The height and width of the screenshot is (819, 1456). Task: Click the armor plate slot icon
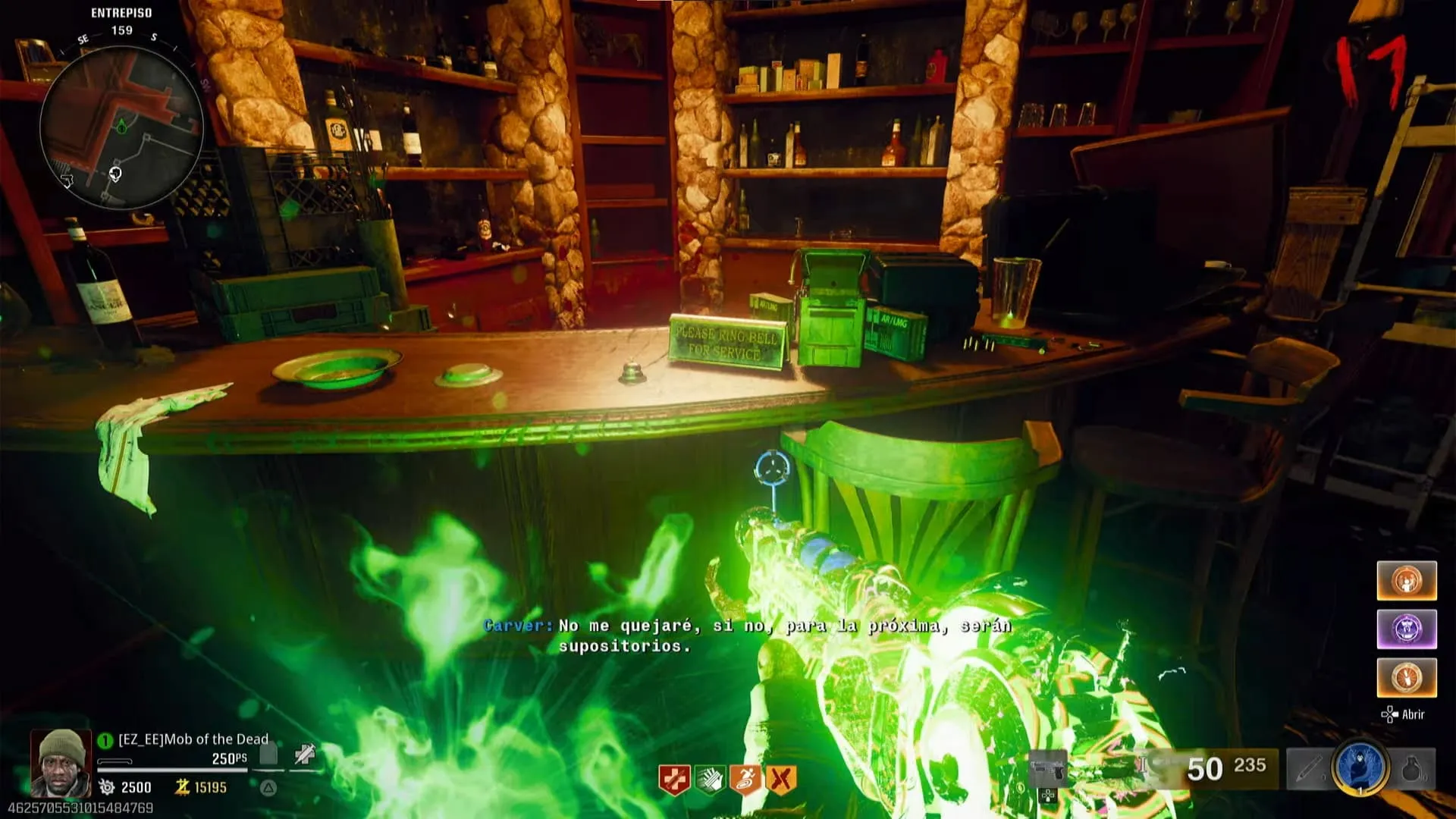click(x=269, y=755)
